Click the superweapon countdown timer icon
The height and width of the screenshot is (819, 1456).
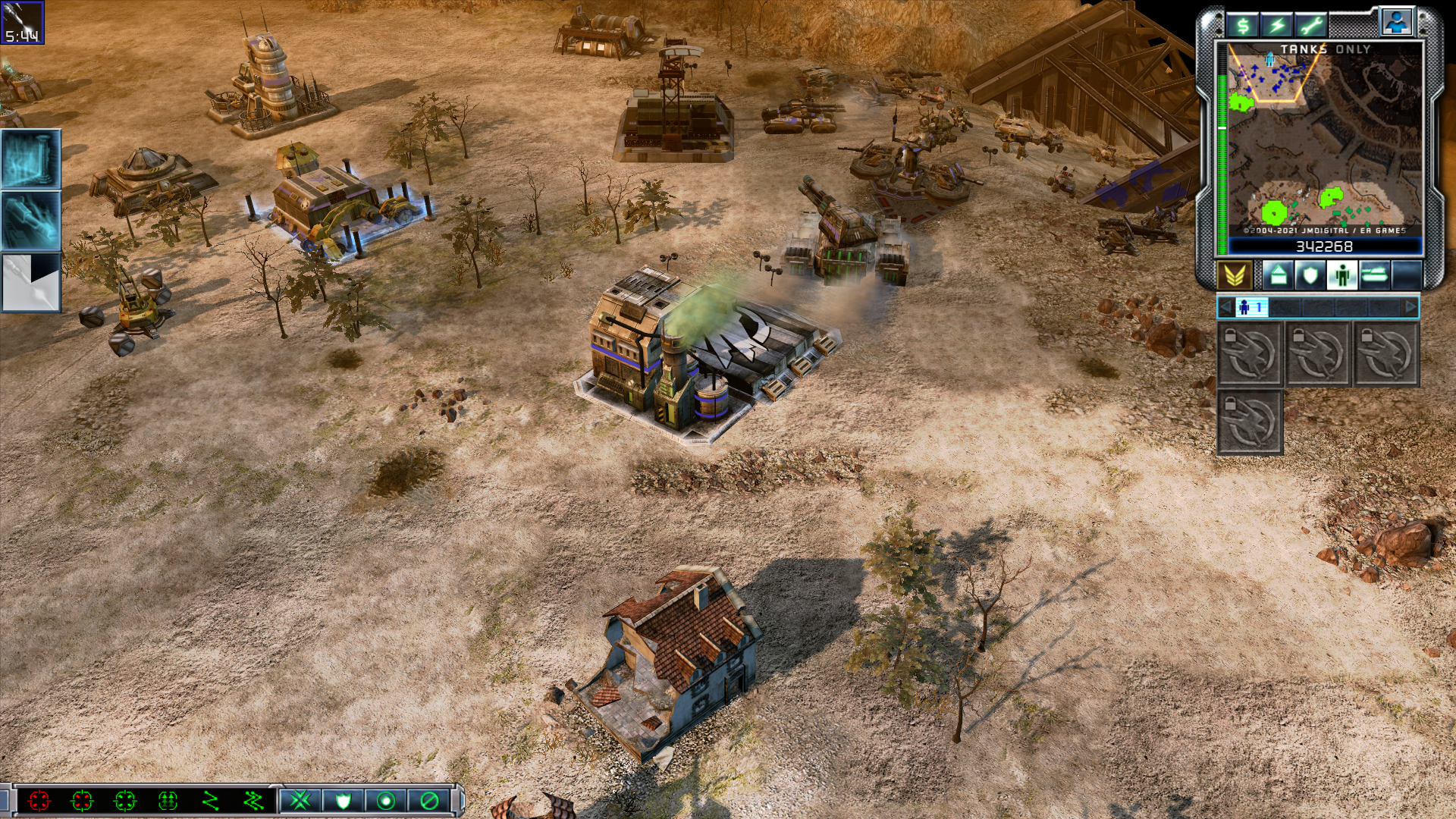[22, 23]
